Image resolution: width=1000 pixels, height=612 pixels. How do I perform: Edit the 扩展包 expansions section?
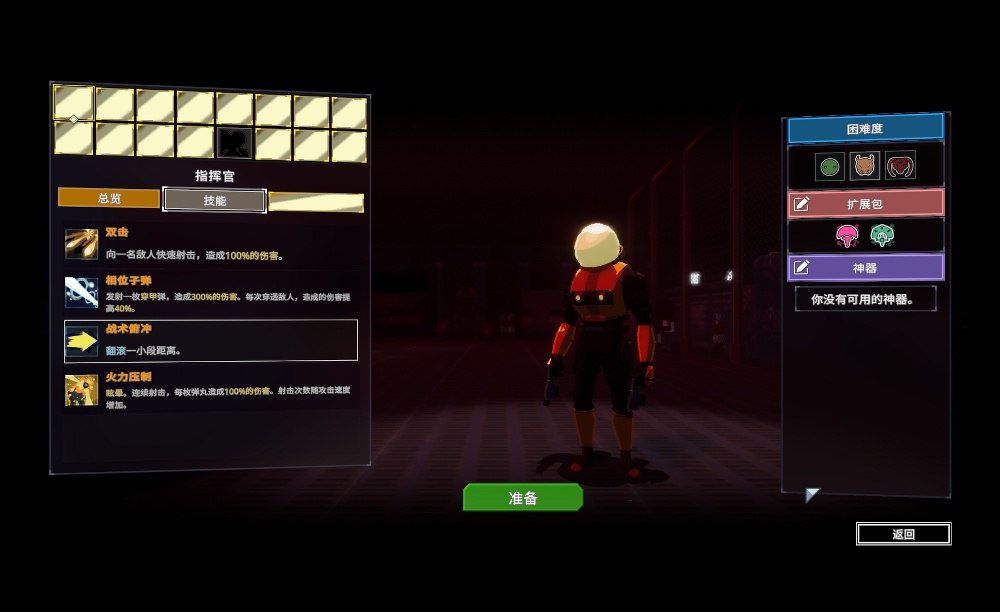click(865, 204)
